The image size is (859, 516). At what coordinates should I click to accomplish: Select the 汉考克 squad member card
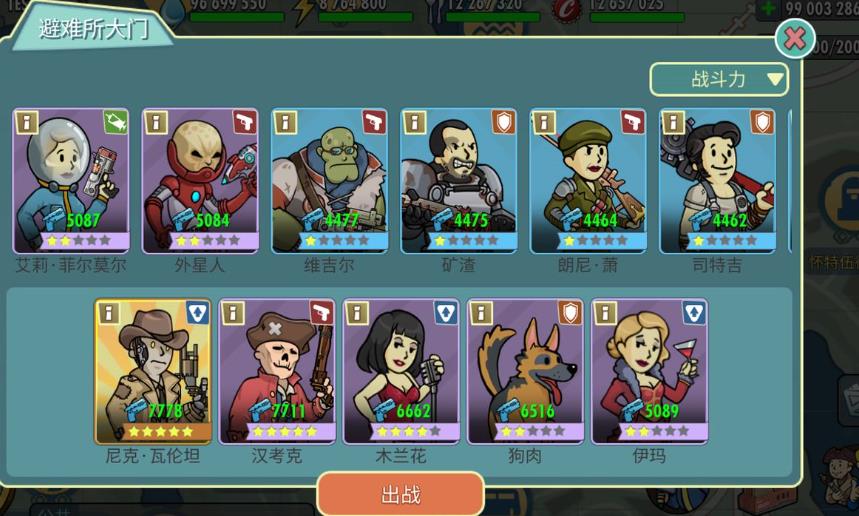pyautogui.click(x=277, y=371)
